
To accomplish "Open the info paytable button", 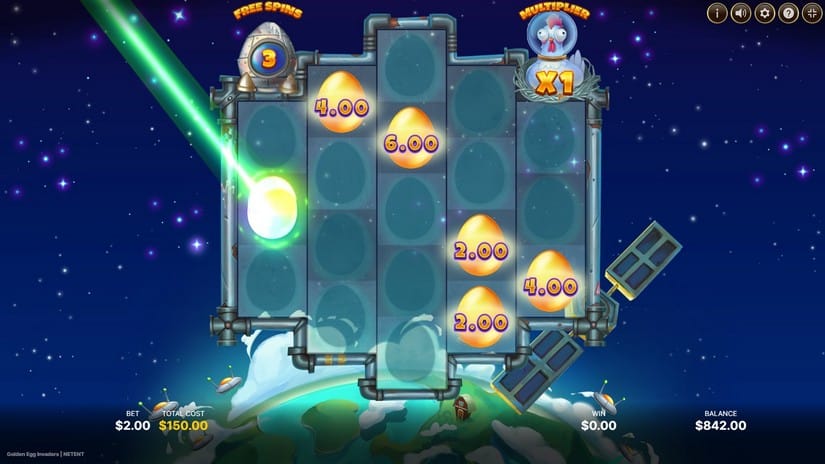I will point(717,13).
